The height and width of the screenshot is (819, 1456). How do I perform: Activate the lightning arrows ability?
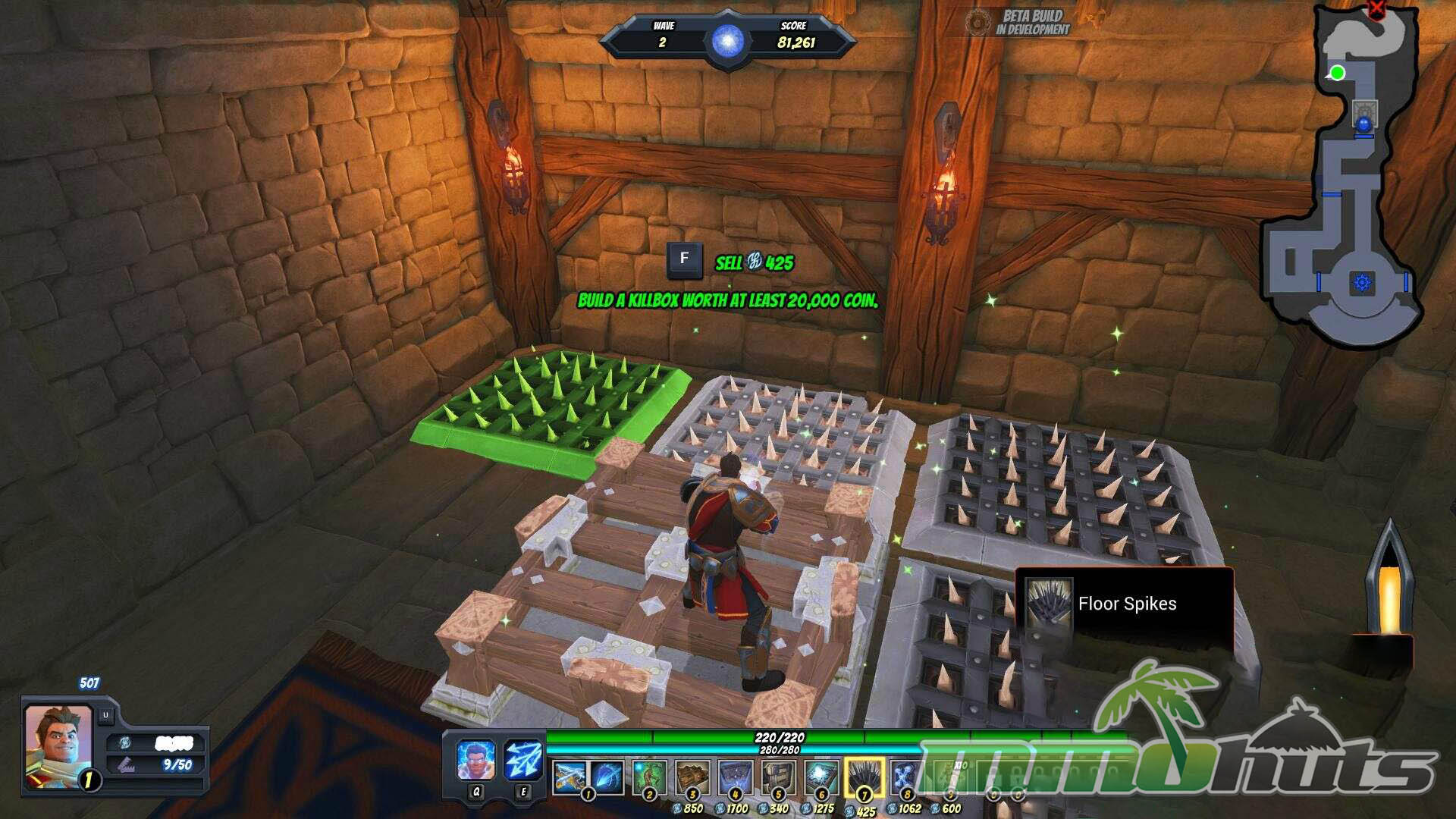[x=522, y=760]
